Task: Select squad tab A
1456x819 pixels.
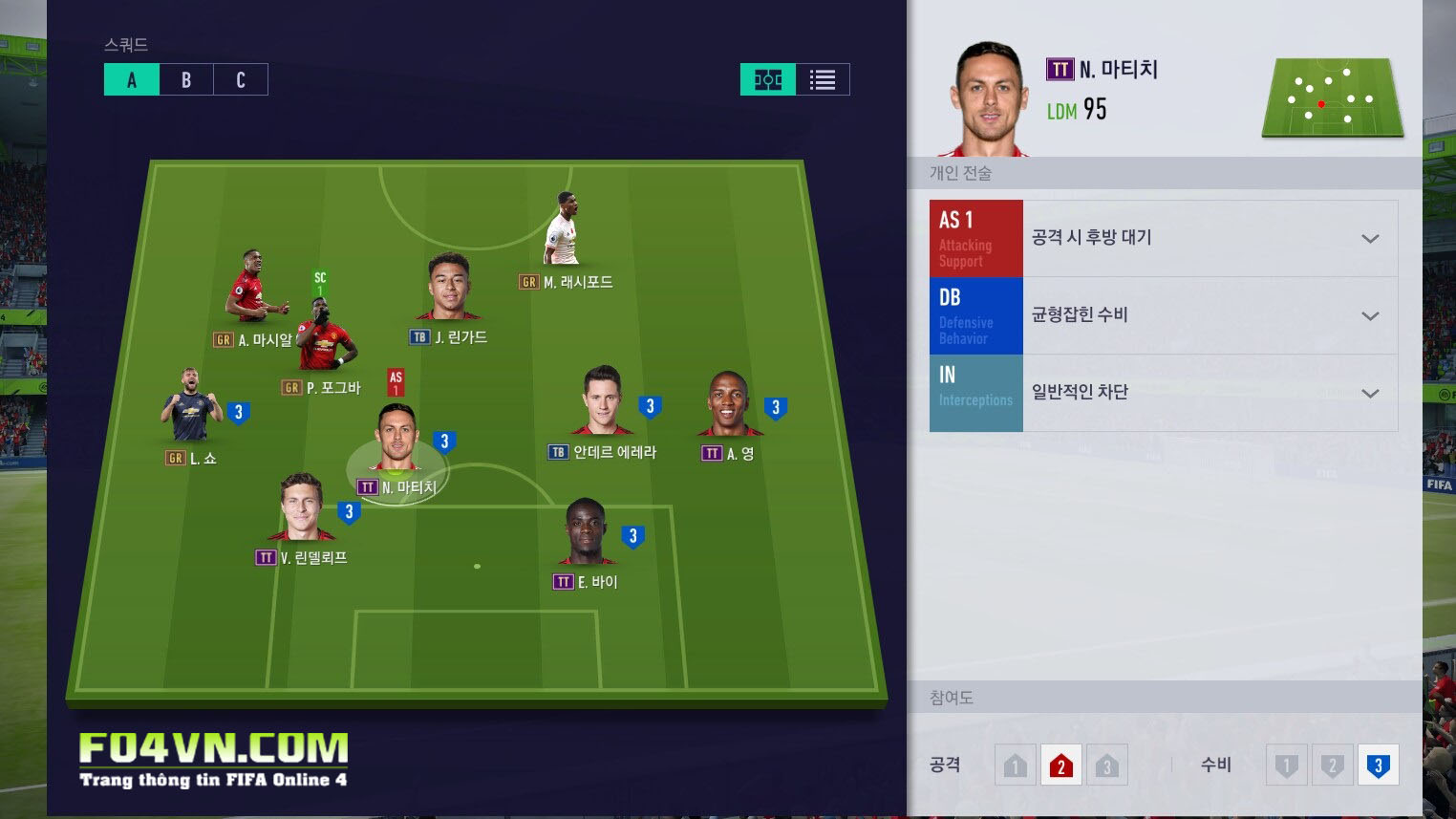Action: click(x=132, y=80)
